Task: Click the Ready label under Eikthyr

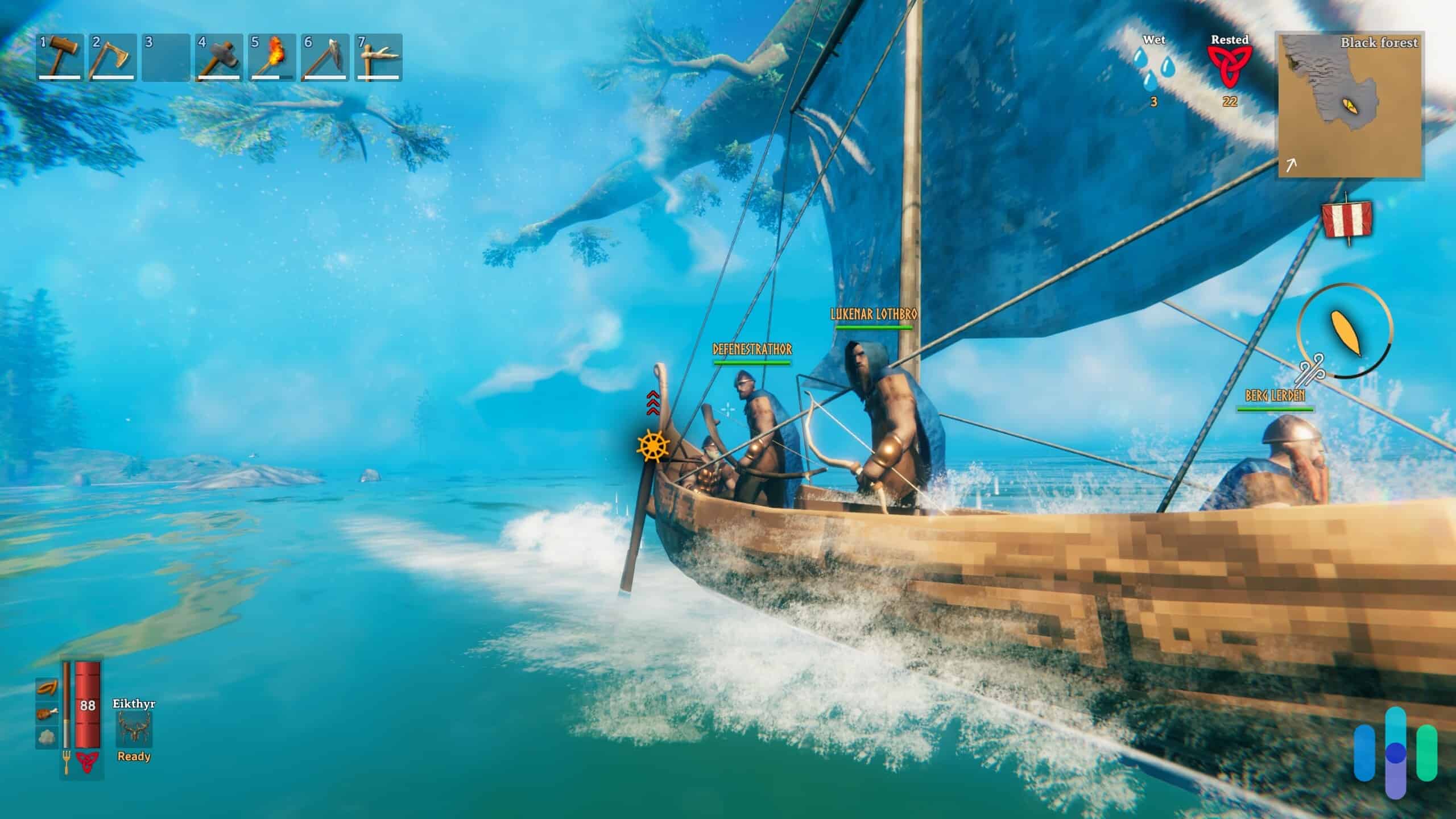Action: (134, 756)
